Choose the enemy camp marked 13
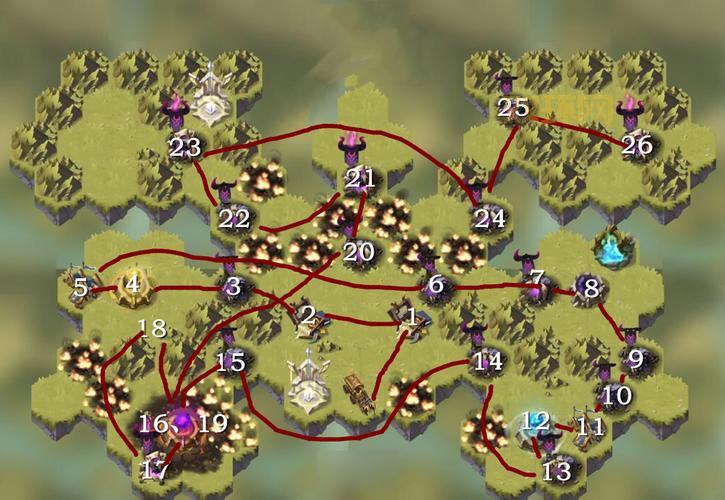Screen dimensions: 725x500 point(555,465)
